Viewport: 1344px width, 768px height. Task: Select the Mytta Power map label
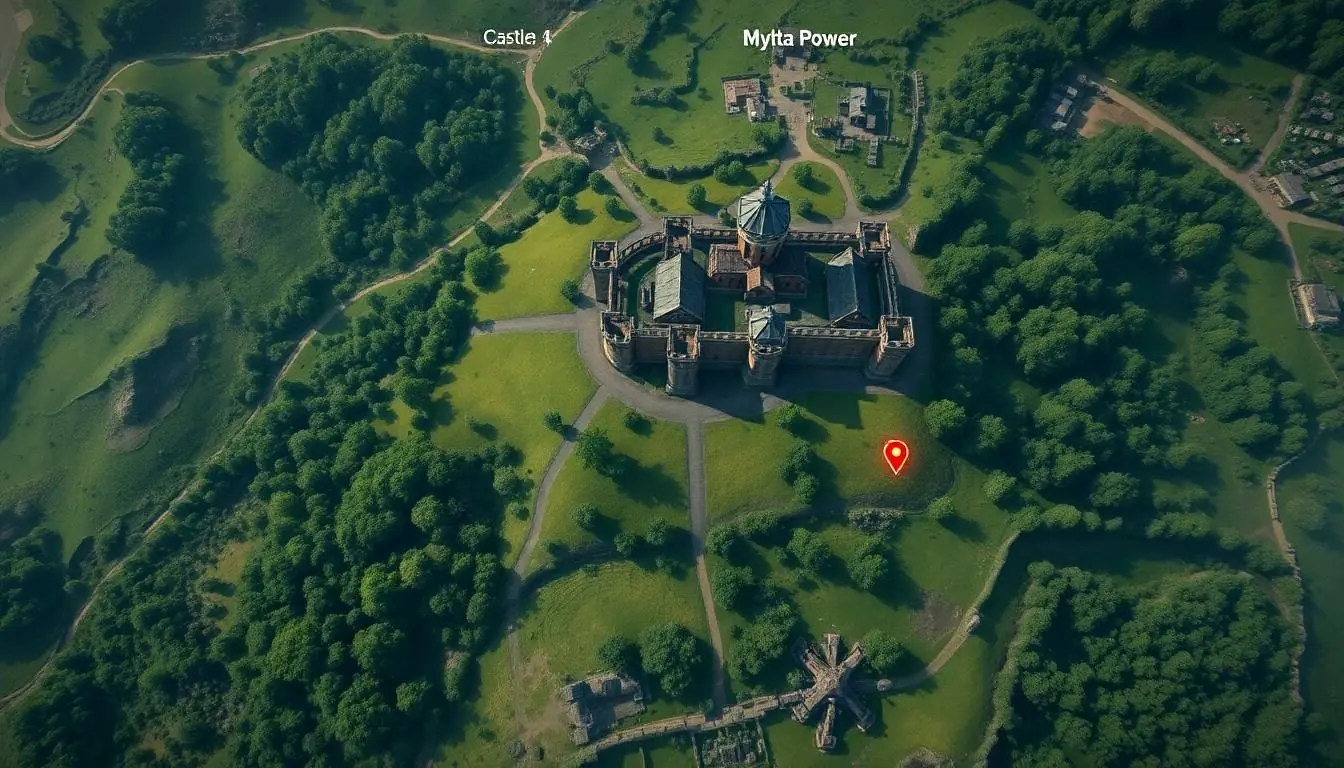tap(799, 39)
